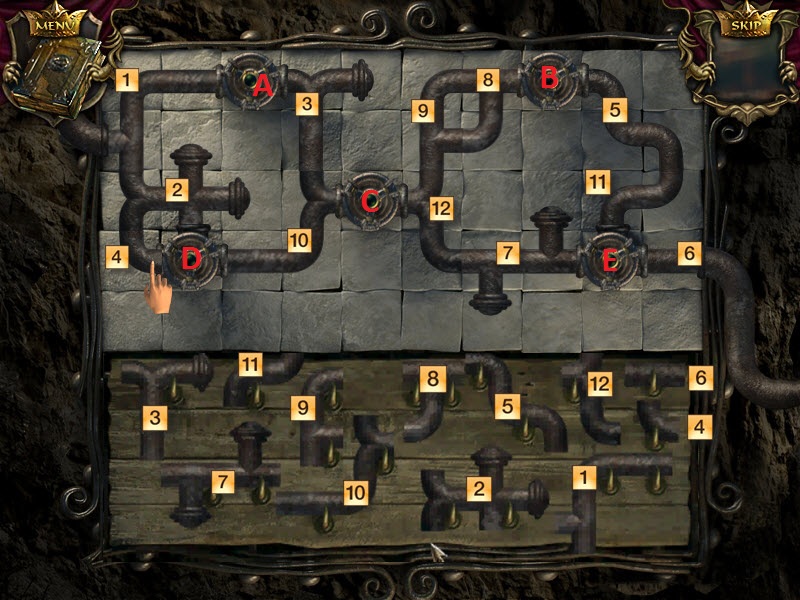This screenshot has height=600, width=800.
Task: Pick up pipe piece 10 from tray
Action: point(318,498)
